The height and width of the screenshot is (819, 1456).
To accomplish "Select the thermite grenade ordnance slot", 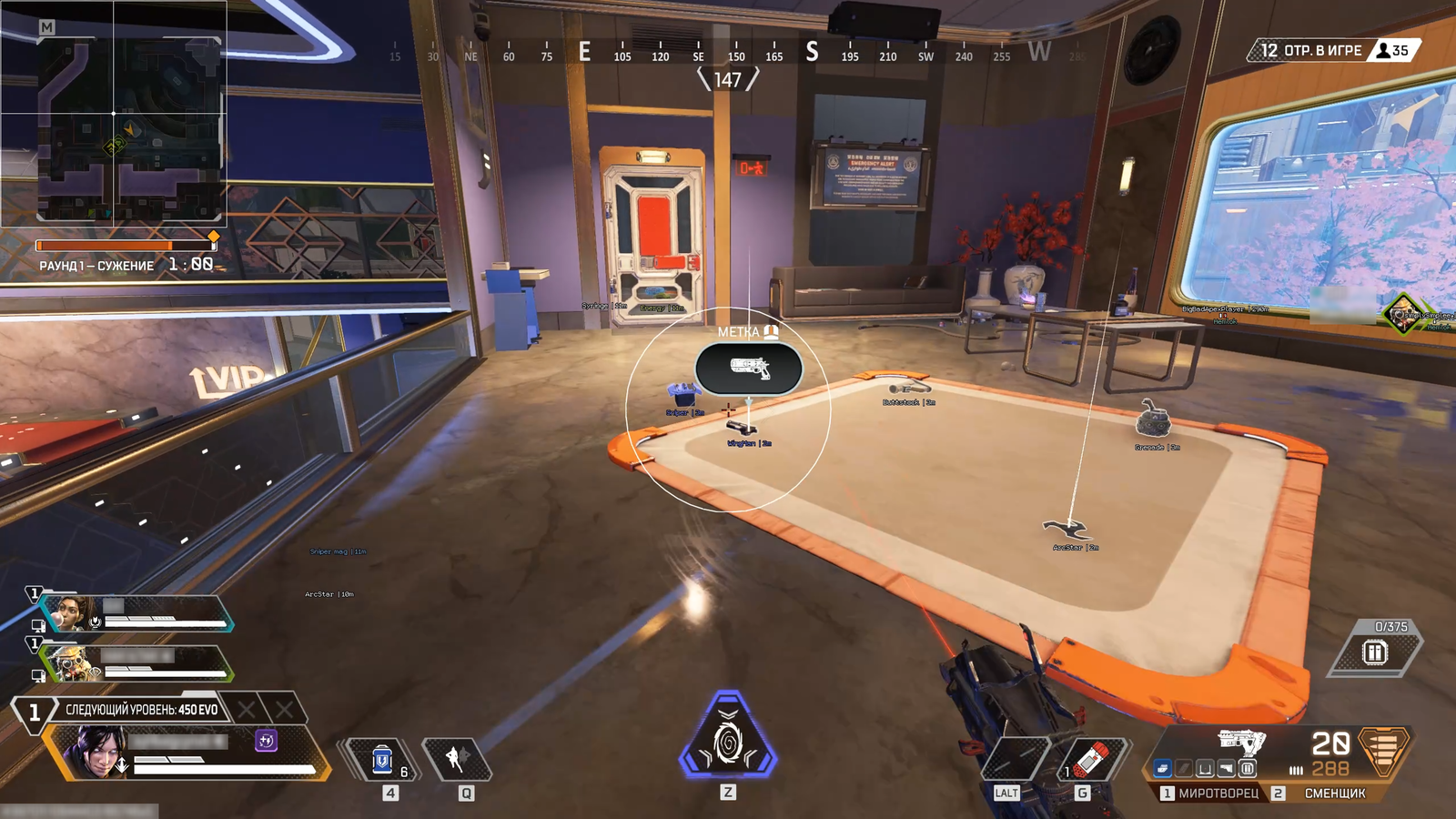I will (1091, 757).
